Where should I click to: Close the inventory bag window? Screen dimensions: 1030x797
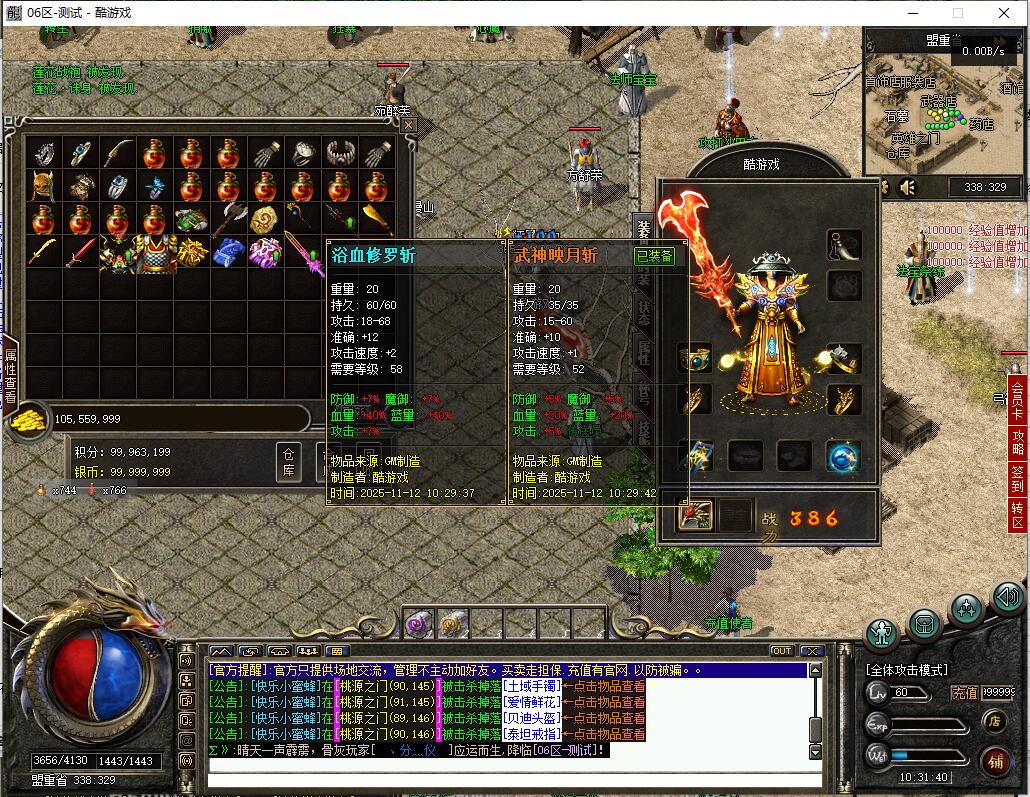408,125
